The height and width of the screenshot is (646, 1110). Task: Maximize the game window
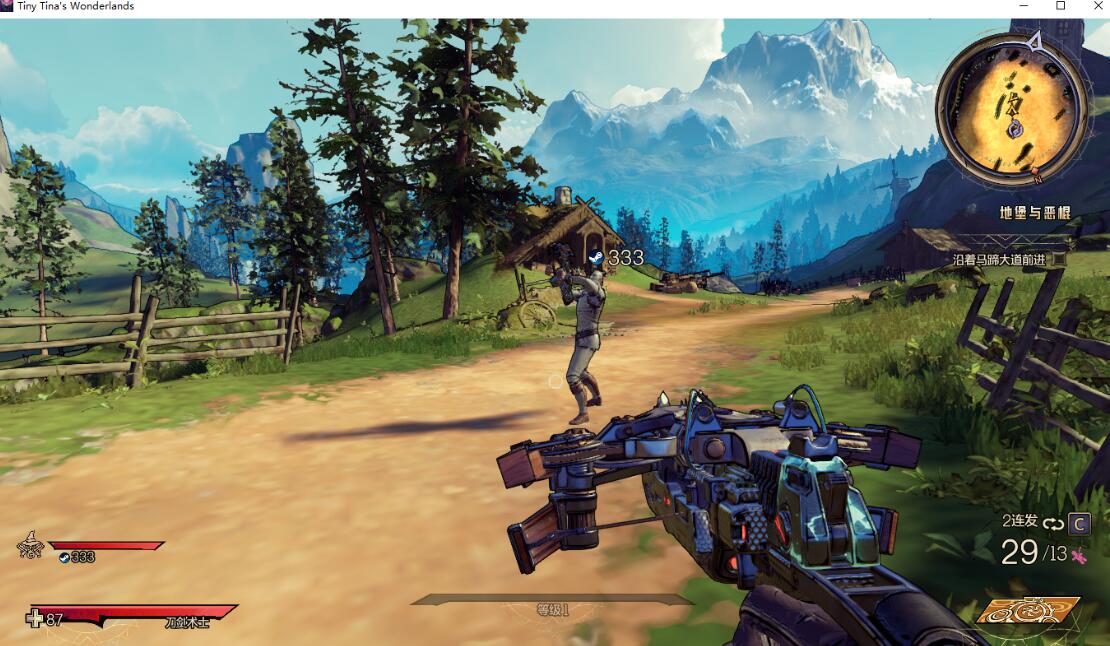1061,6
